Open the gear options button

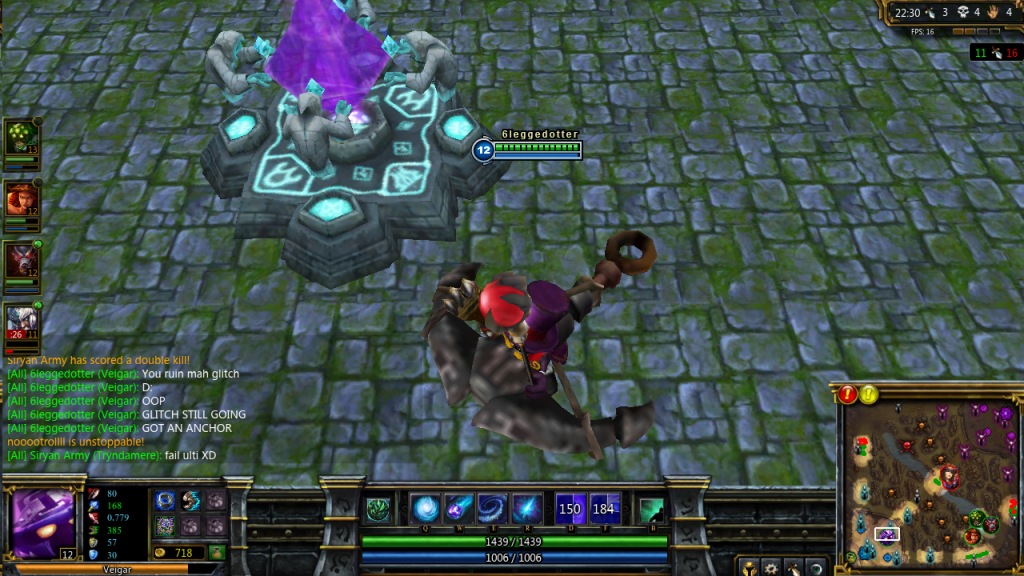(772, 567)
